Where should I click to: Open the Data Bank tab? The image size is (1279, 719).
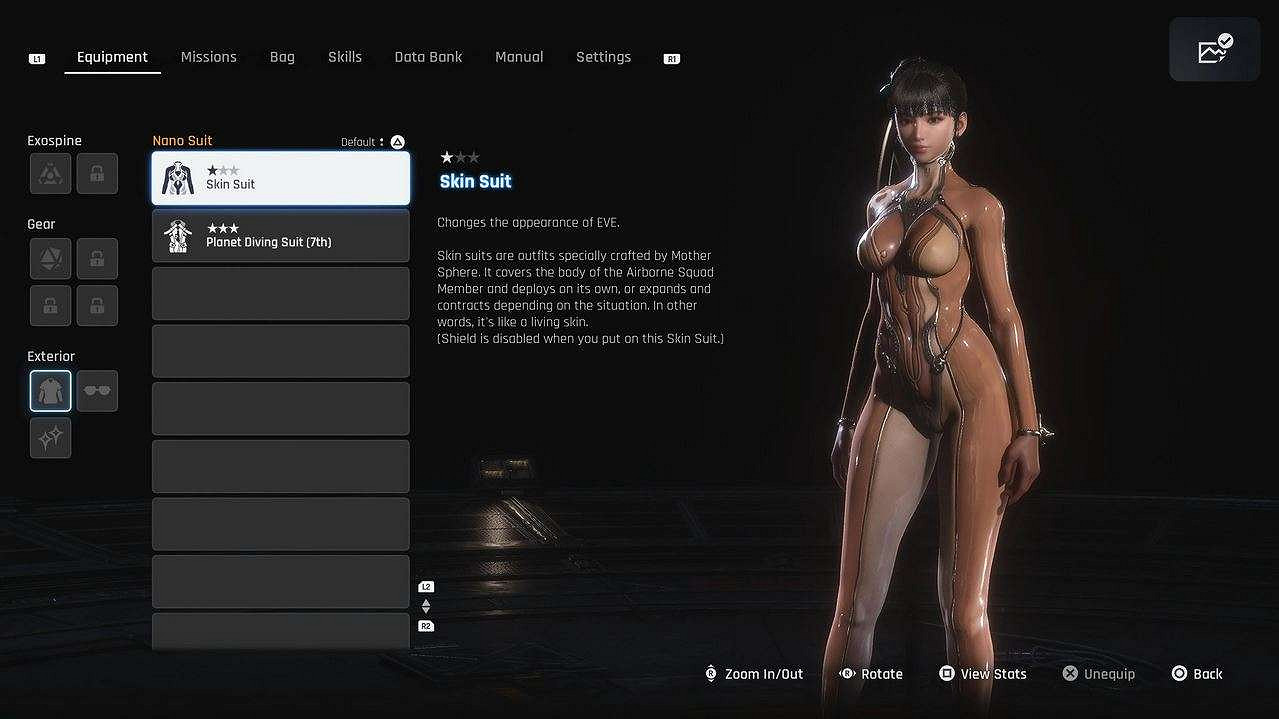point(428,57)
